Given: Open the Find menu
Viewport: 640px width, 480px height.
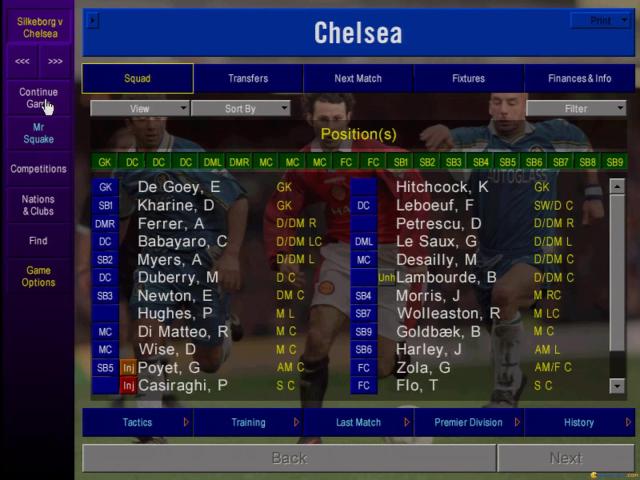Looking at the screenshot, I should (38, 241).
